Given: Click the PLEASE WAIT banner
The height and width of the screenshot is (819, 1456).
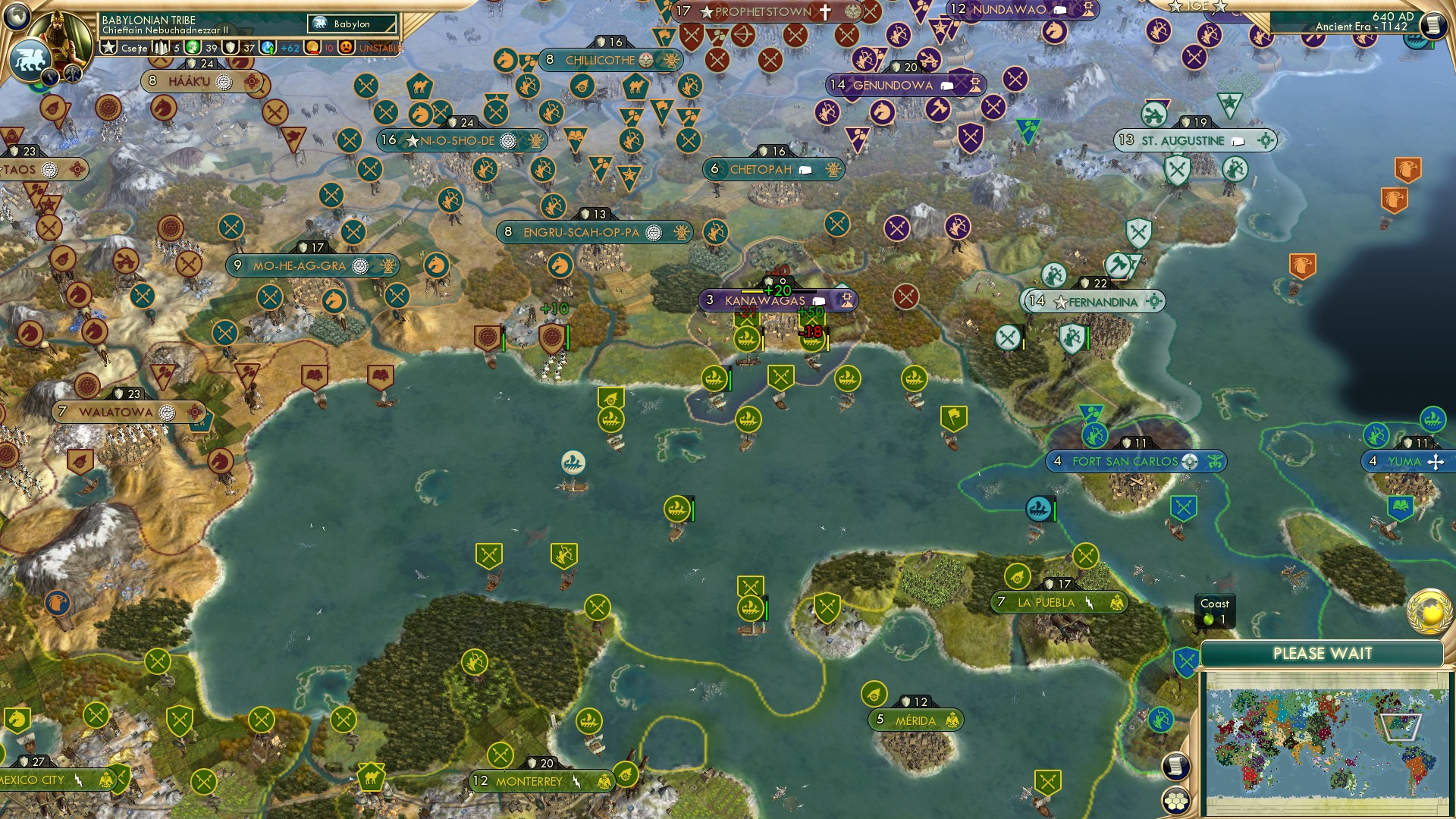Looking at the screenshot, I should [x=1323, y=652].
